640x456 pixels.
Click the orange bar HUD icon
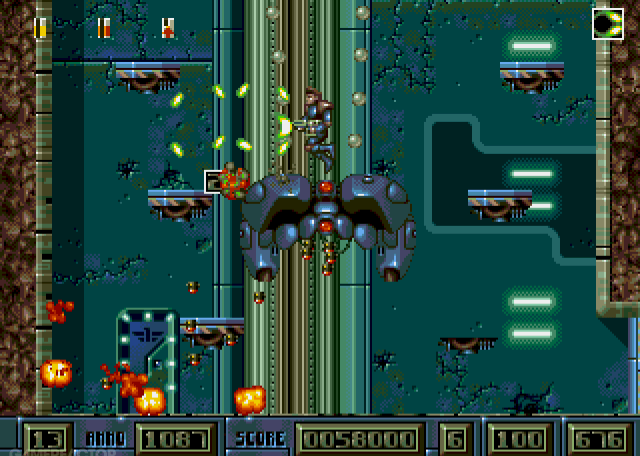click(104, 28)
